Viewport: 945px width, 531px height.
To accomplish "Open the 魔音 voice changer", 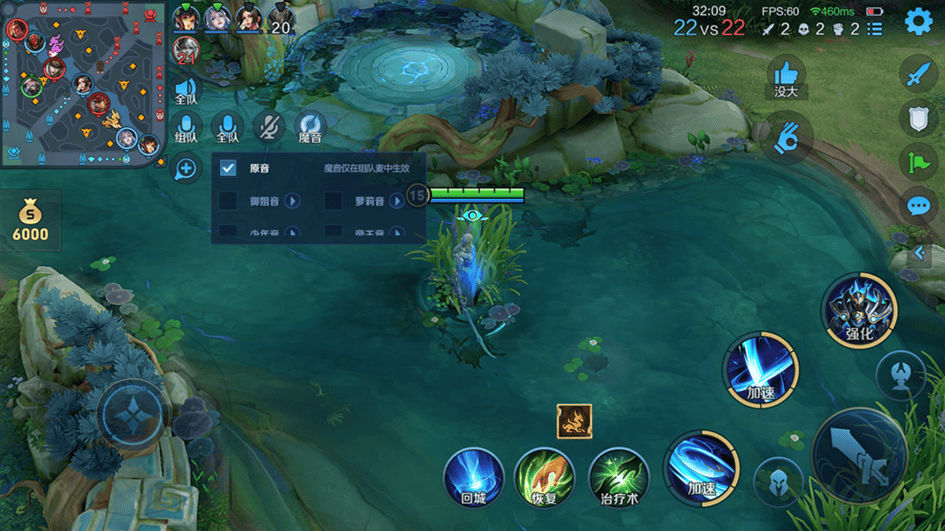I will [310, 127].
